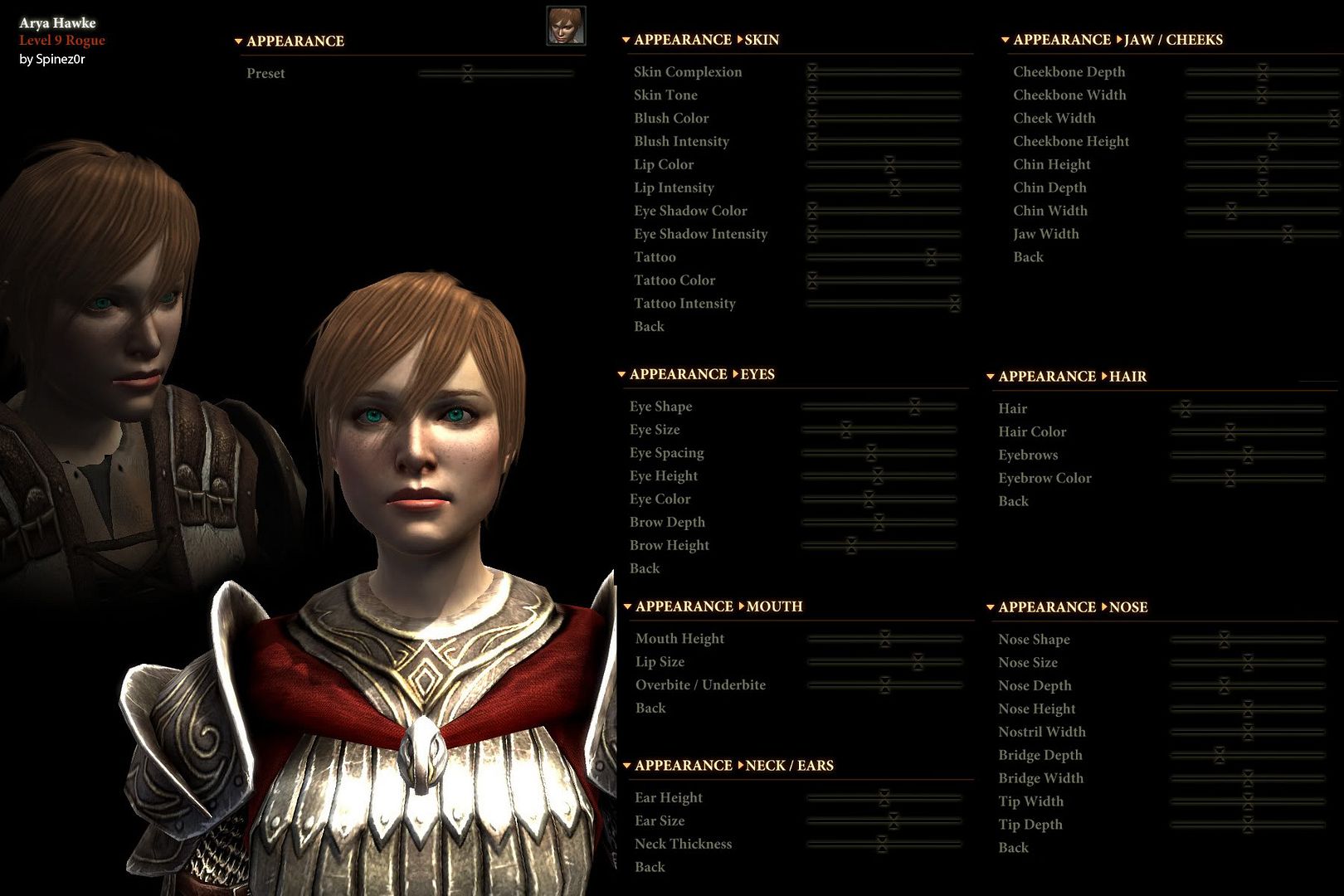Choose Back under Jaw / Cheeks
The height and width of the screenshot is (896, 1344).
point(1028,257)
